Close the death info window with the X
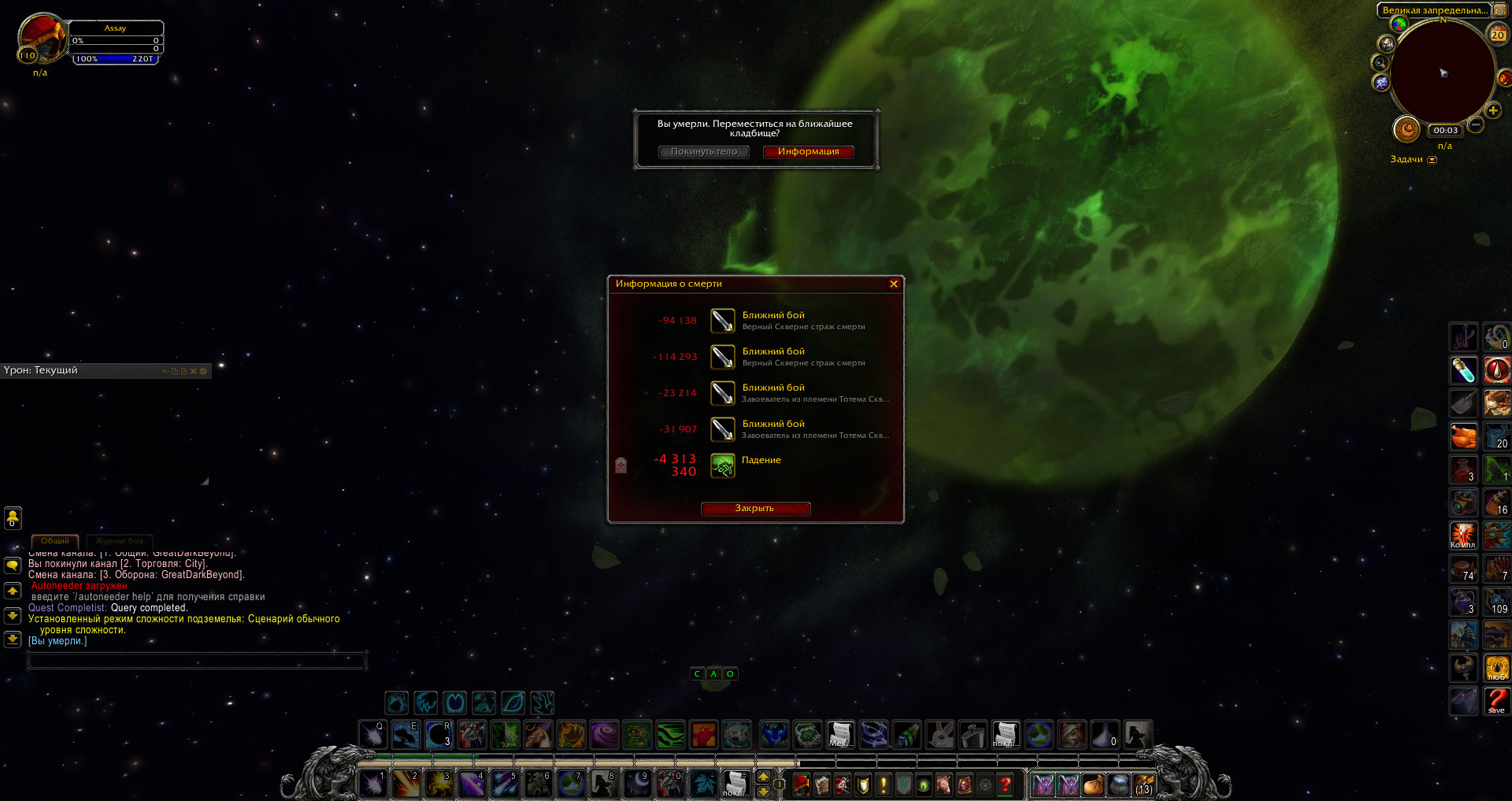Image resolution: width=1512 pixels, height=801 pixels. point(894,284)
